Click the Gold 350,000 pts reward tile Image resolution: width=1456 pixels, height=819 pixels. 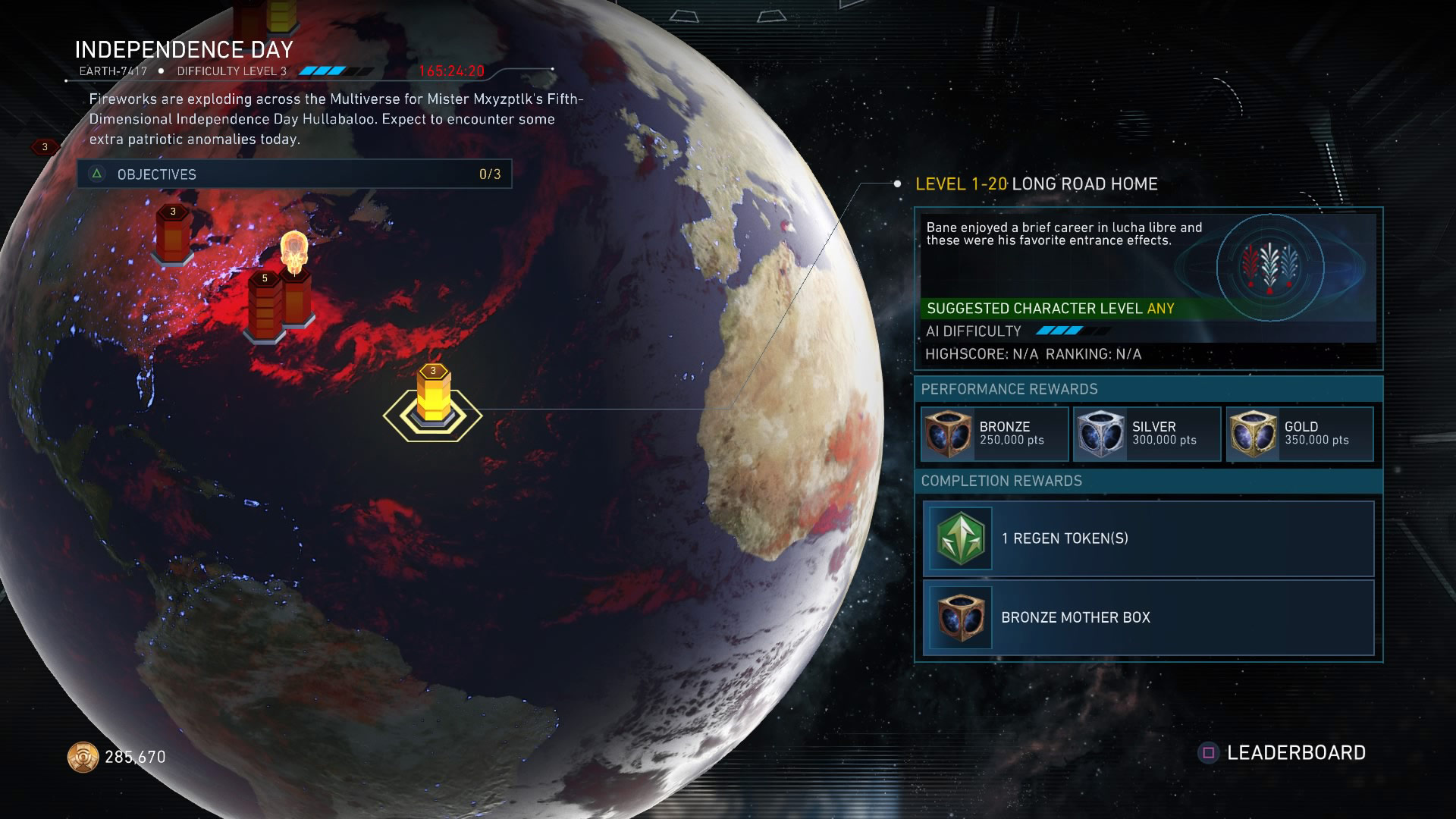tap(1299, 434)
